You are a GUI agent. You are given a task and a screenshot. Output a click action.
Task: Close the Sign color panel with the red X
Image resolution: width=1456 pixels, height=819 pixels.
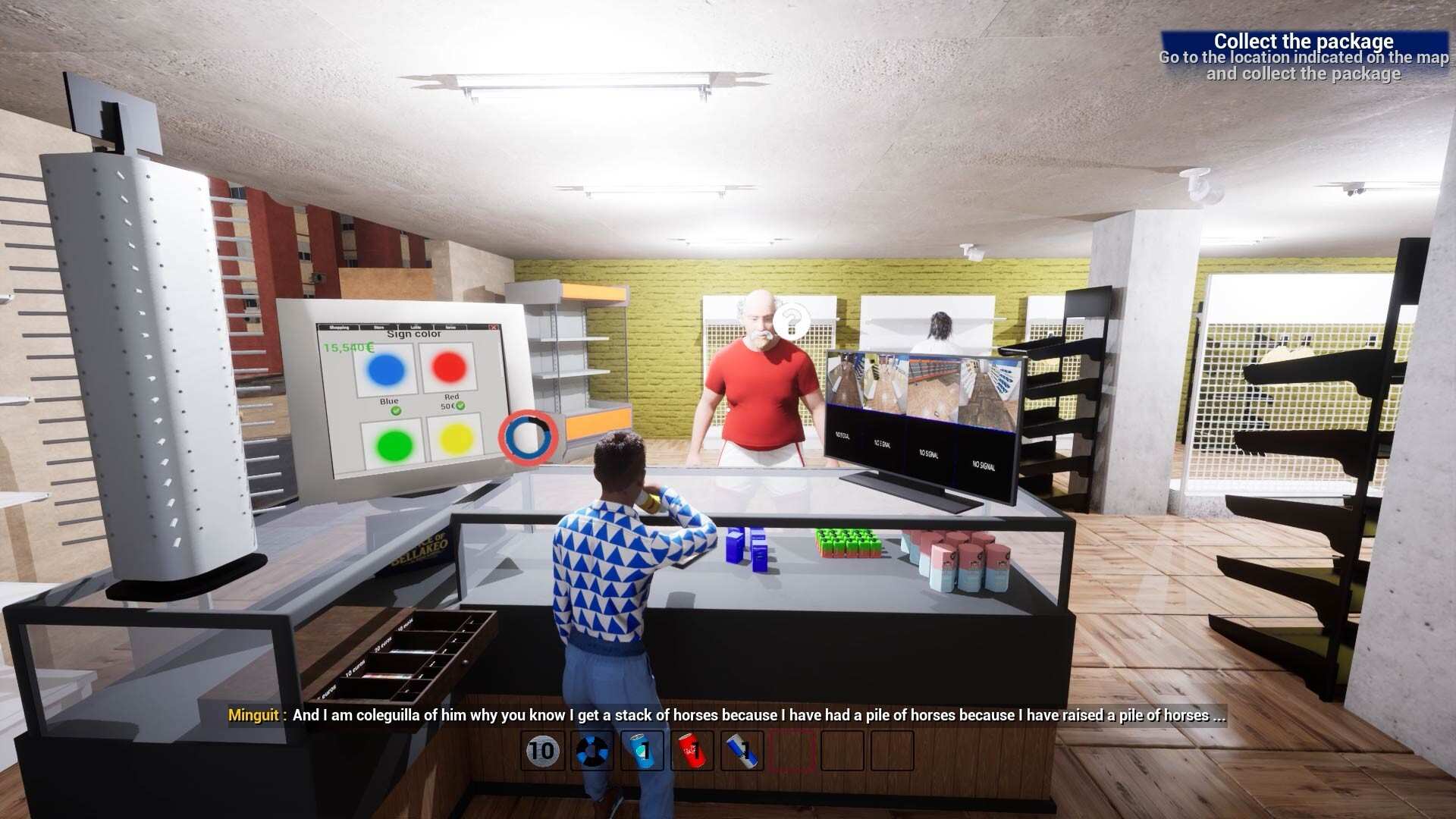[x=494, y=328]
